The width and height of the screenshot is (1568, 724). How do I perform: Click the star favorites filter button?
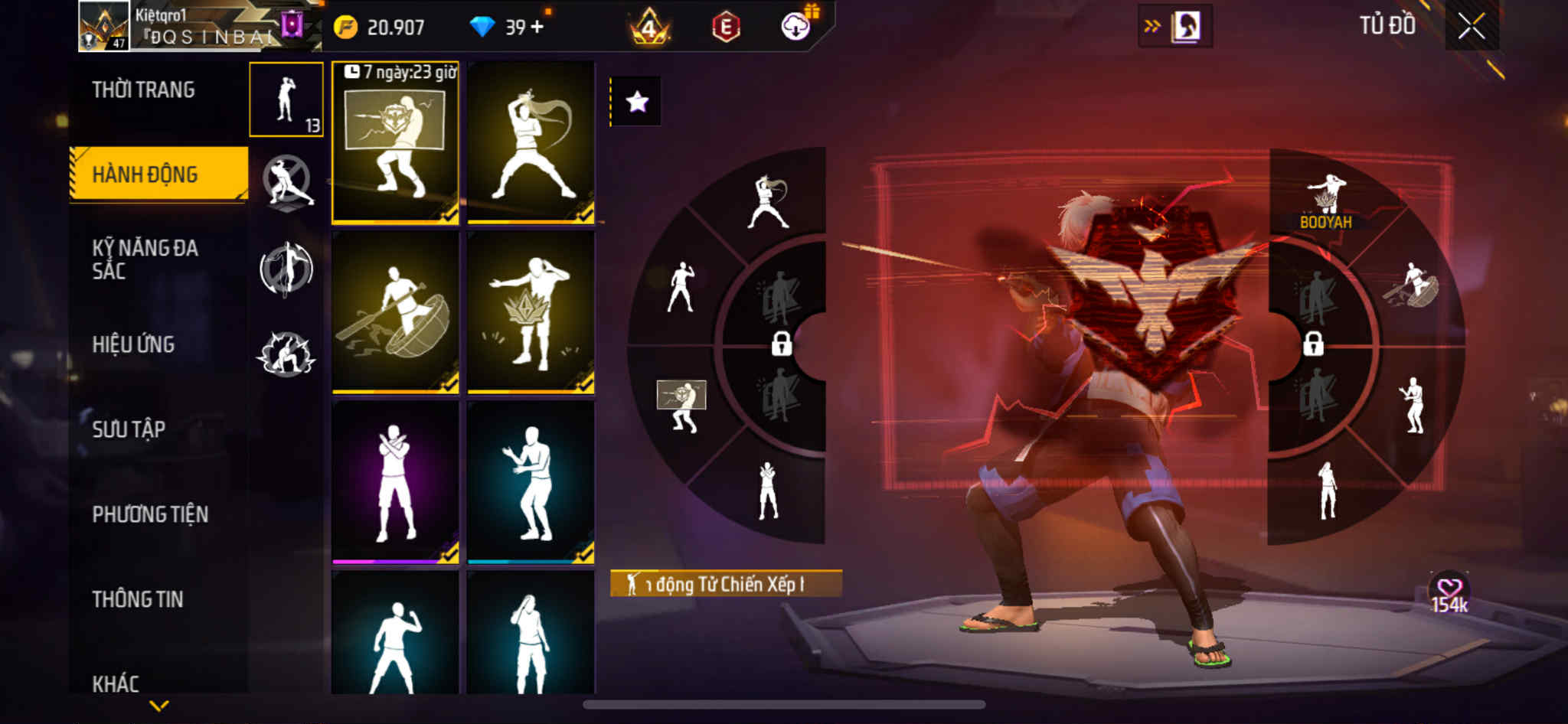637,102
